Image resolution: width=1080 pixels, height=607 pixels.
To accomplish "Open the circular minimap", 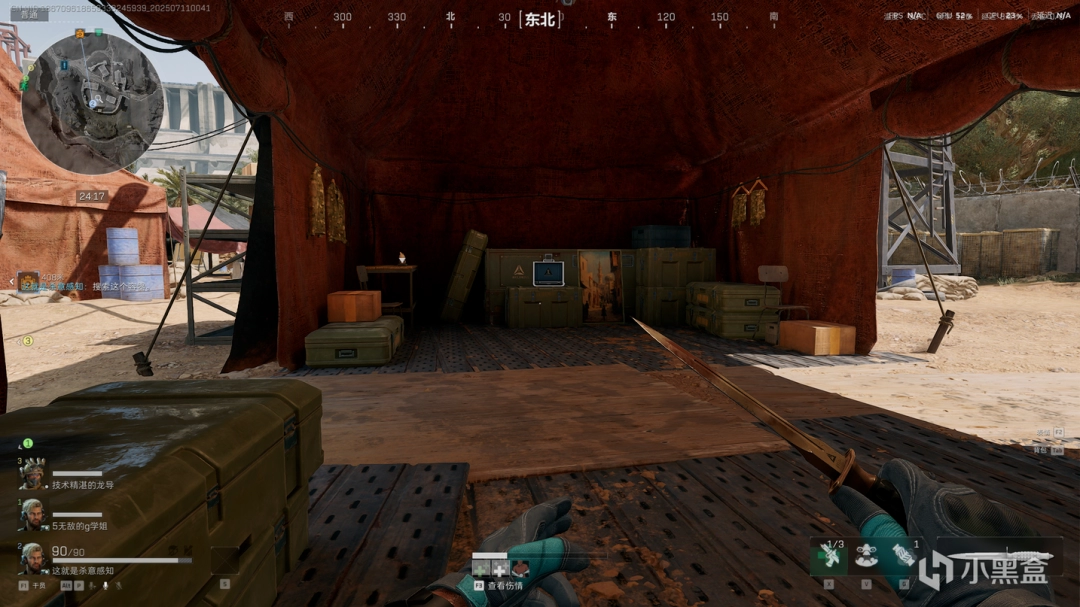I will coord(92,99).
